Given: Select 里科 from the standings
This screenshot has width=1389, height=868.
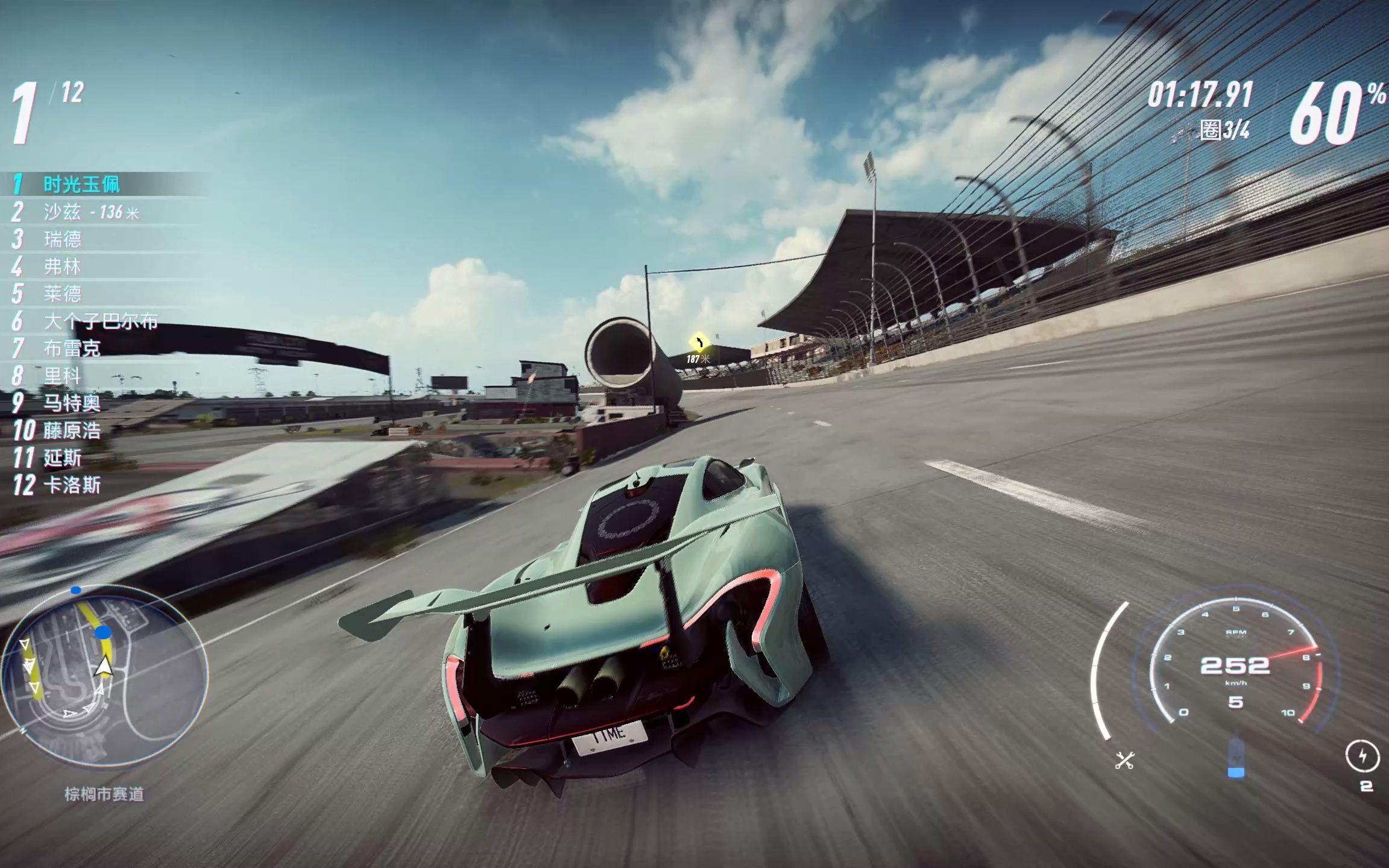Looking at the screenshot, I should coord(63,376).
